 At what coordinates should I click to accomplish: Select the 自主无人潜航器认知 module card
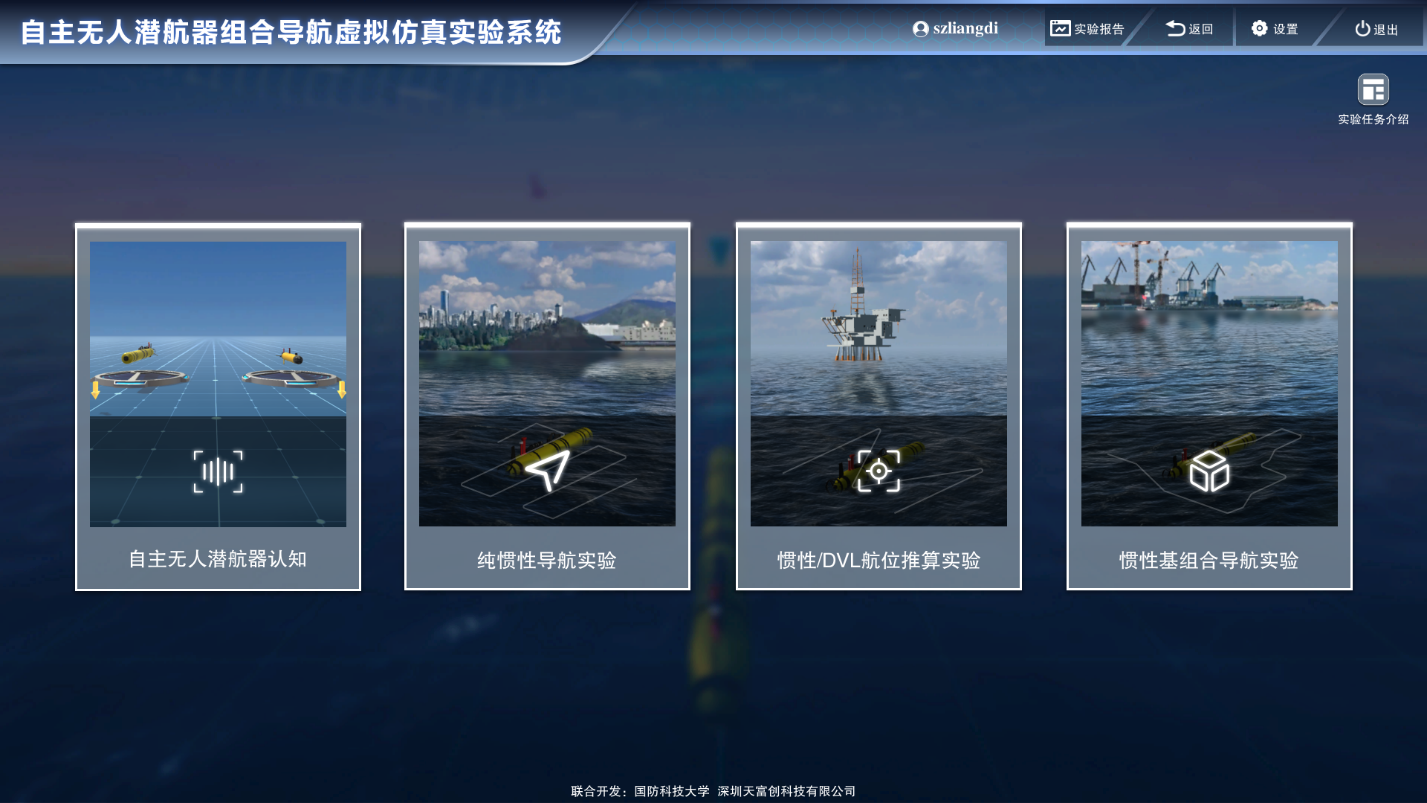(218, 406)
